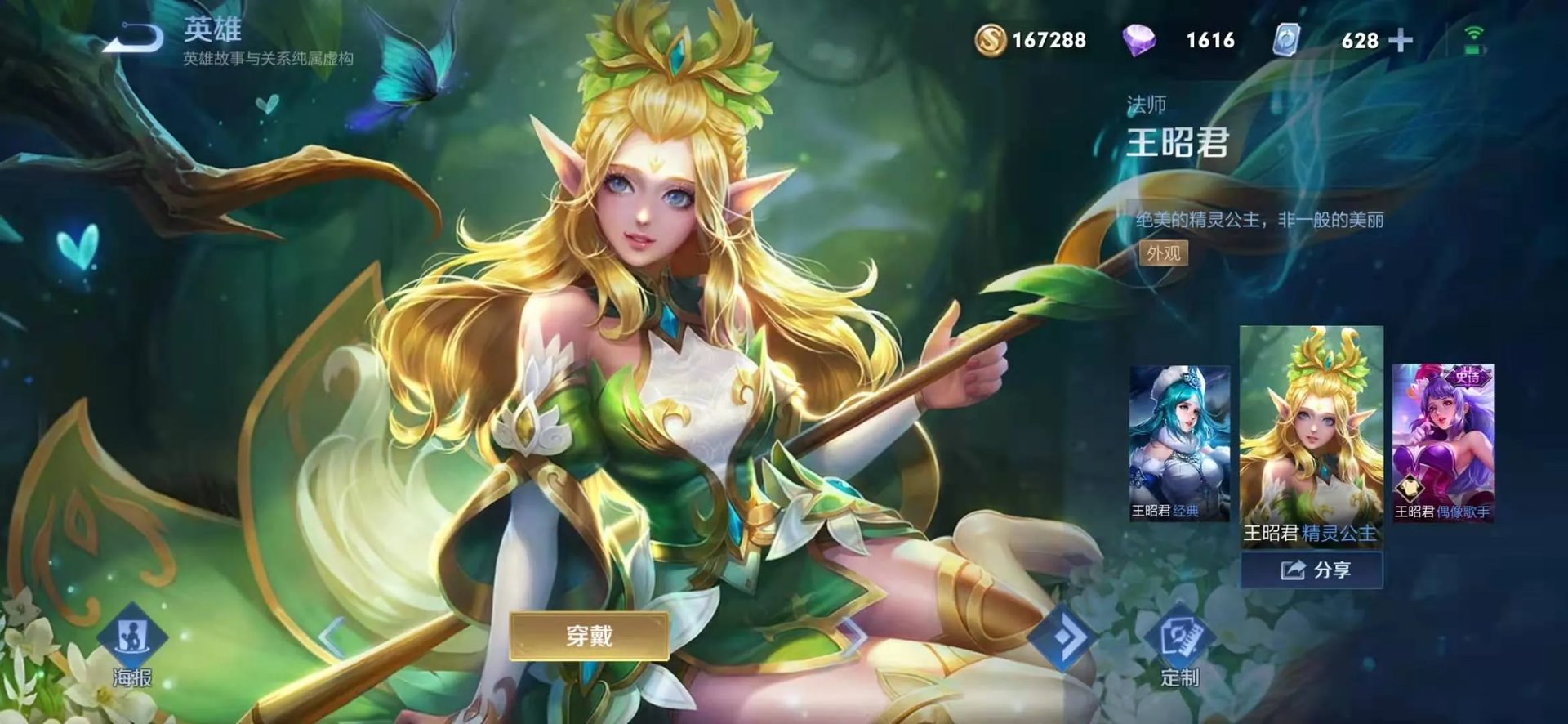The image size is (1568, 724).
Task: Tap the plus to add more vouchers
Action: coord(1401,38)
